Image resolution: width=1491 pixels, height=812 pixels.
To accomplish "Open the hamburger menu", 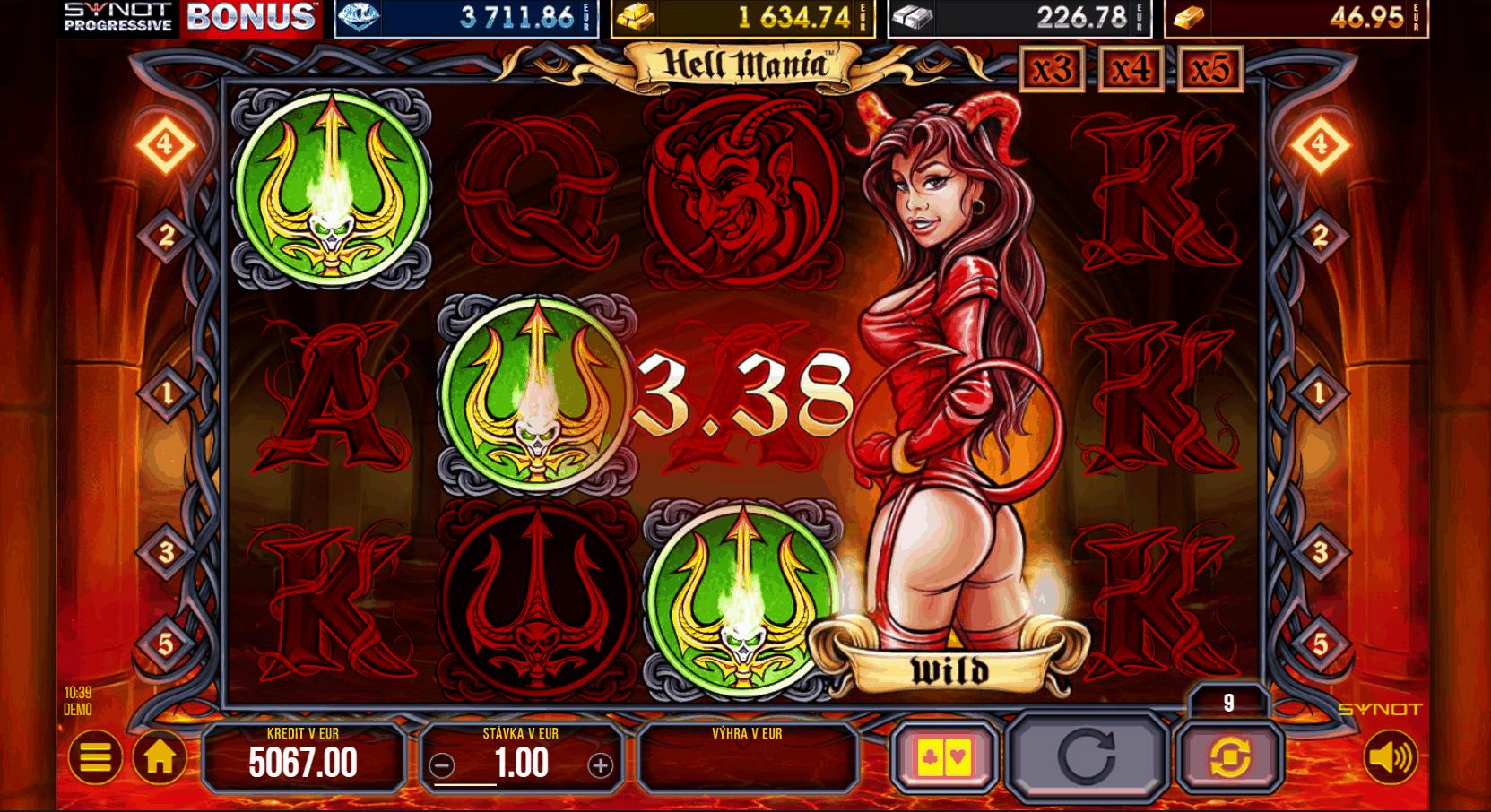I will tap(95, 758).
